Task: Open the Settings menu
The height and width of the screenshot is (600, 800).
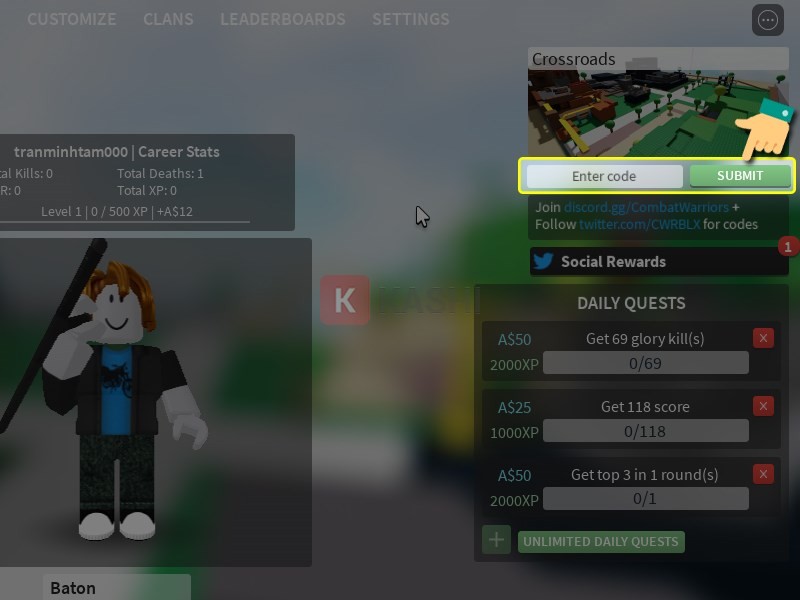Action: pyautogui.click(x=410, y=19)
